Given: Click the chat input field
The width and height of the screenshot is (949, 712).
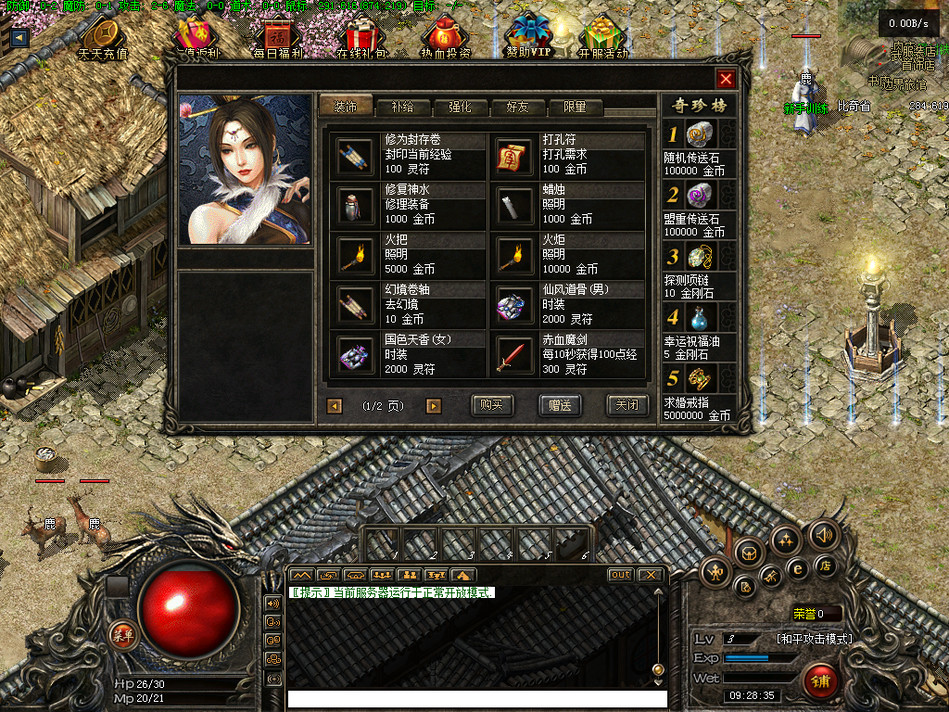Looking at the screenshot, I should 476,699.
